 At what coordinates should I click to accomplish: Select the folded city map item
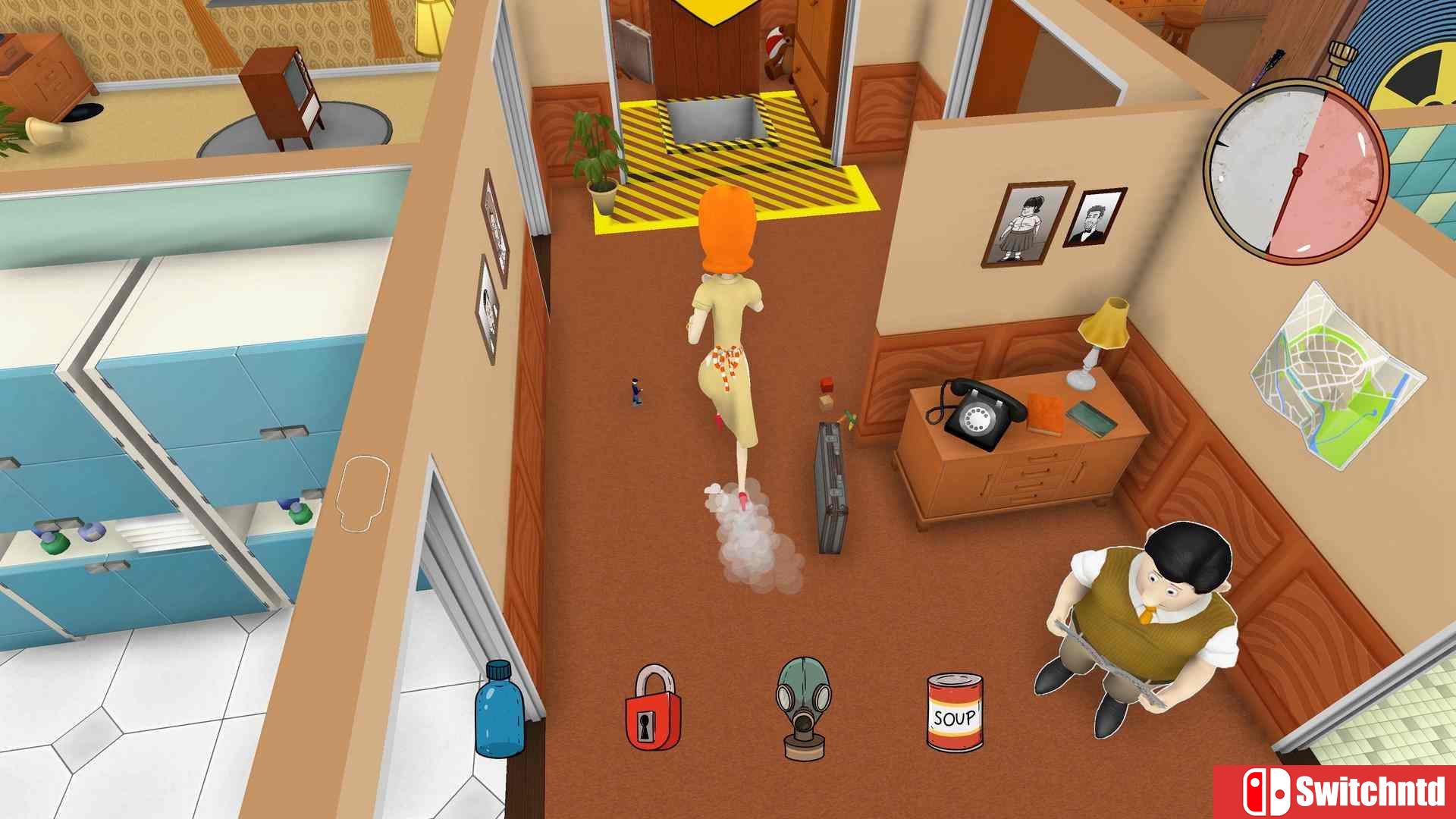1338,376
